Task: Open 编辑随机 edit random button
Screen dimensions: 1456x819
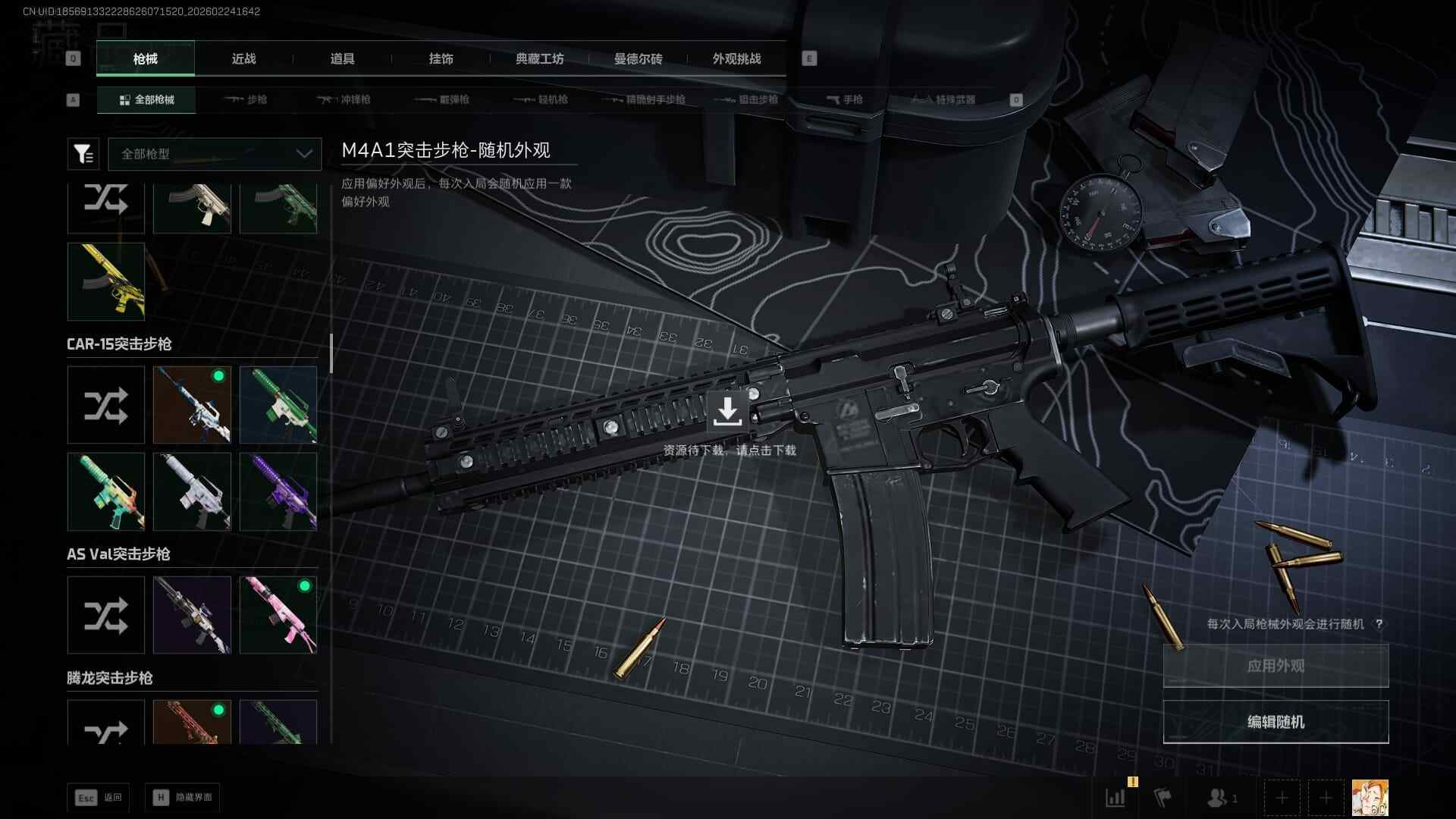Action: [1276, 722]
